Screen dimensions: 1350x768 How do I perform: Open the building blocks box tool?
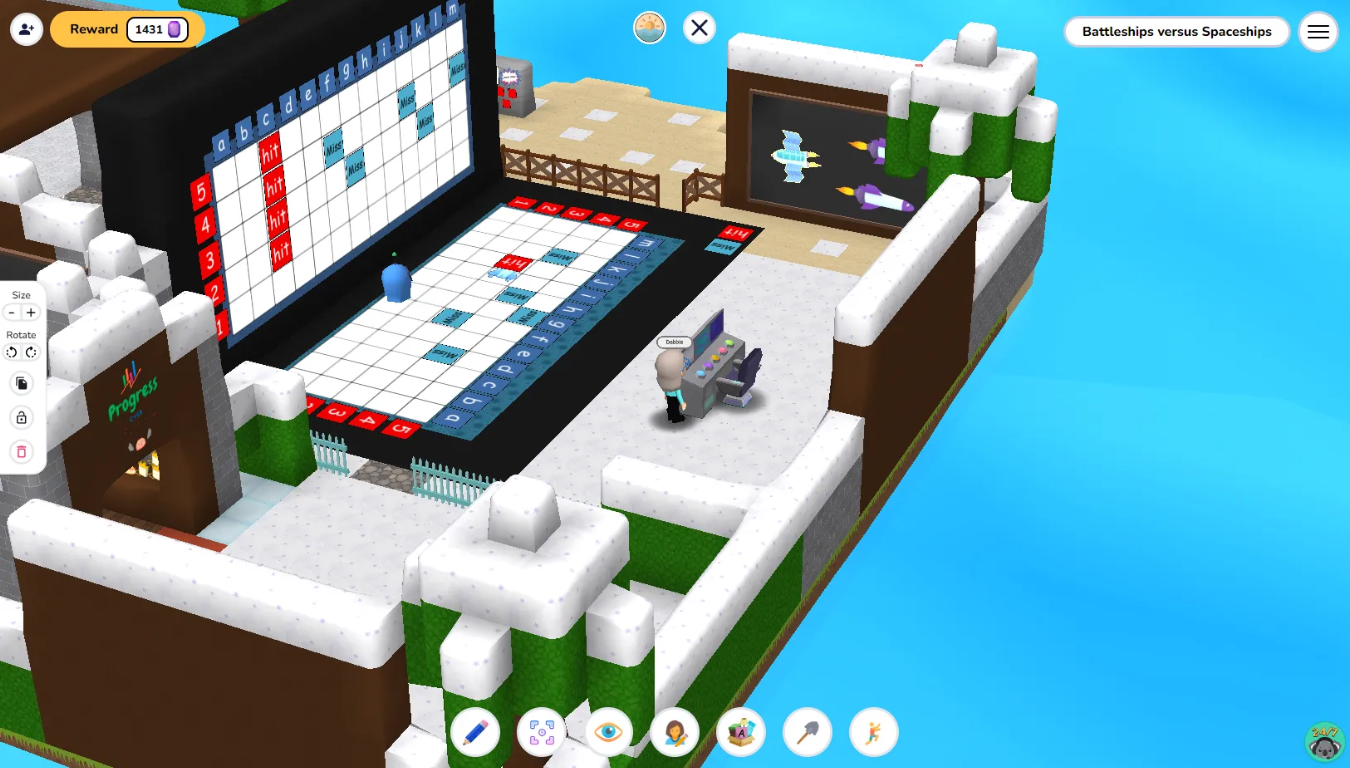point(741,732)
